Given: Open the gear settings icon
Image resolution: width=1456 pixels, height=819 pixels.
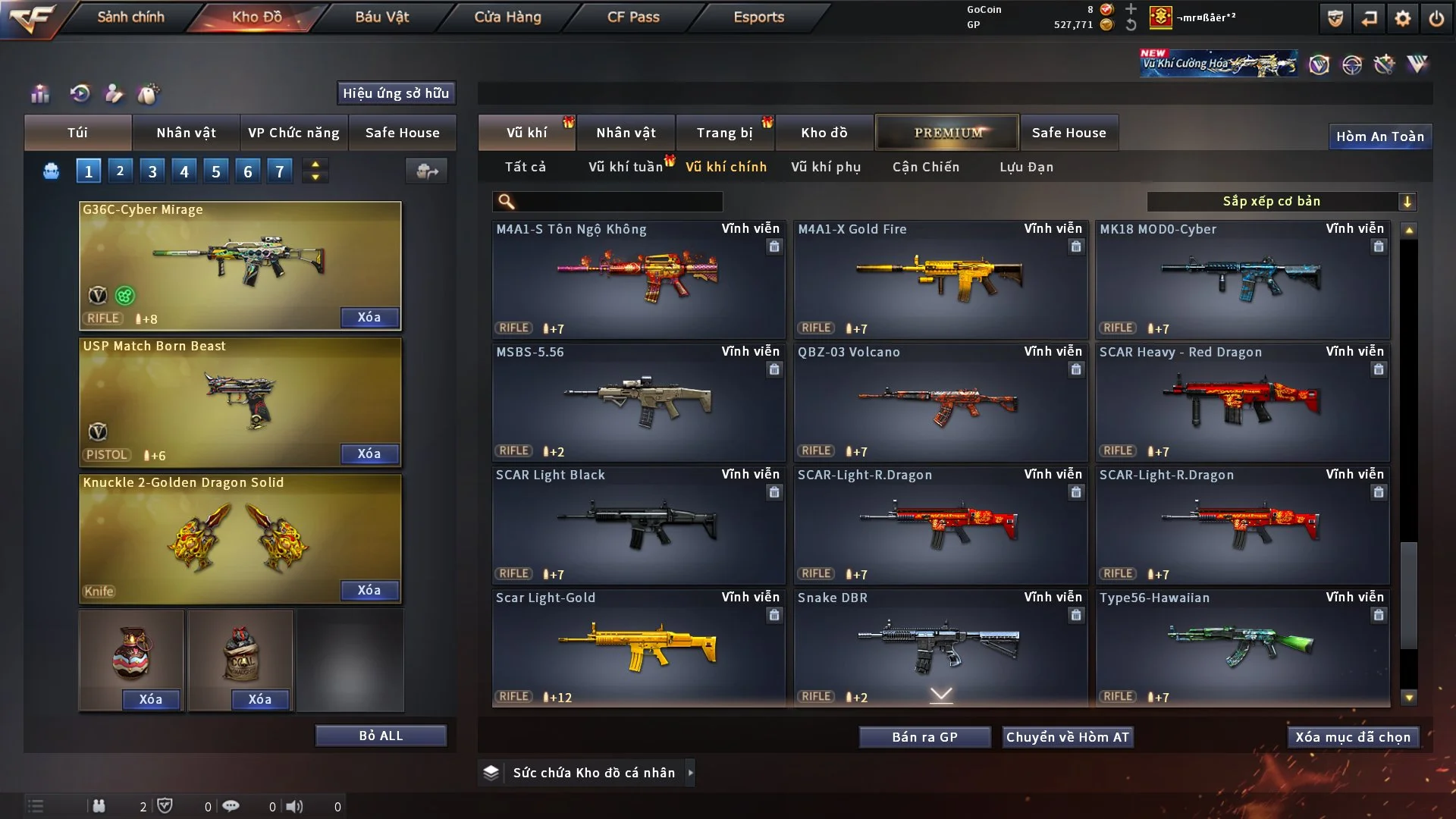Looking at the screenshot, I should (1403, 18).
